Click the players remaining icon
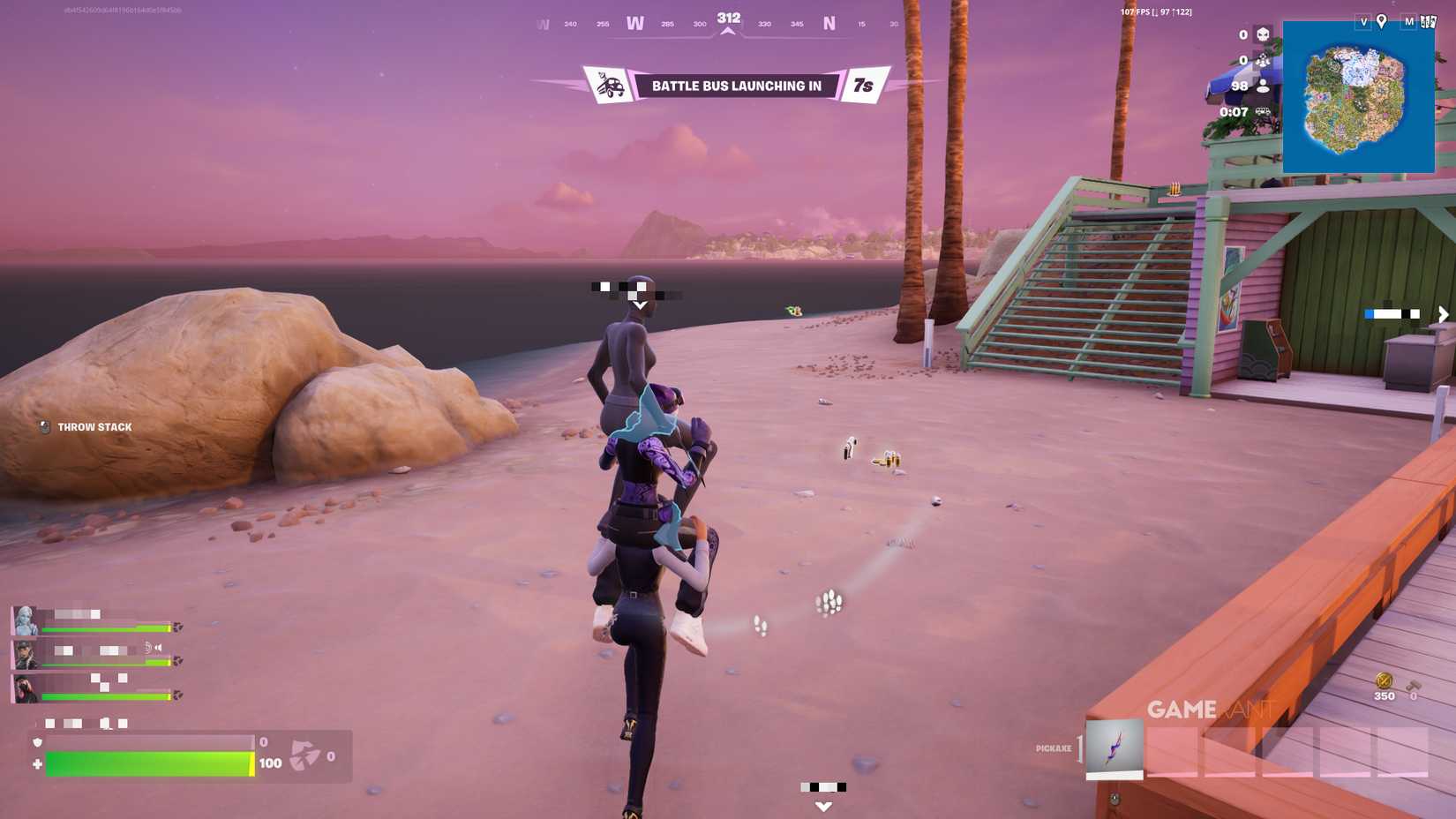Screen dimensions: 1456x819 [x=1263, y=86]
